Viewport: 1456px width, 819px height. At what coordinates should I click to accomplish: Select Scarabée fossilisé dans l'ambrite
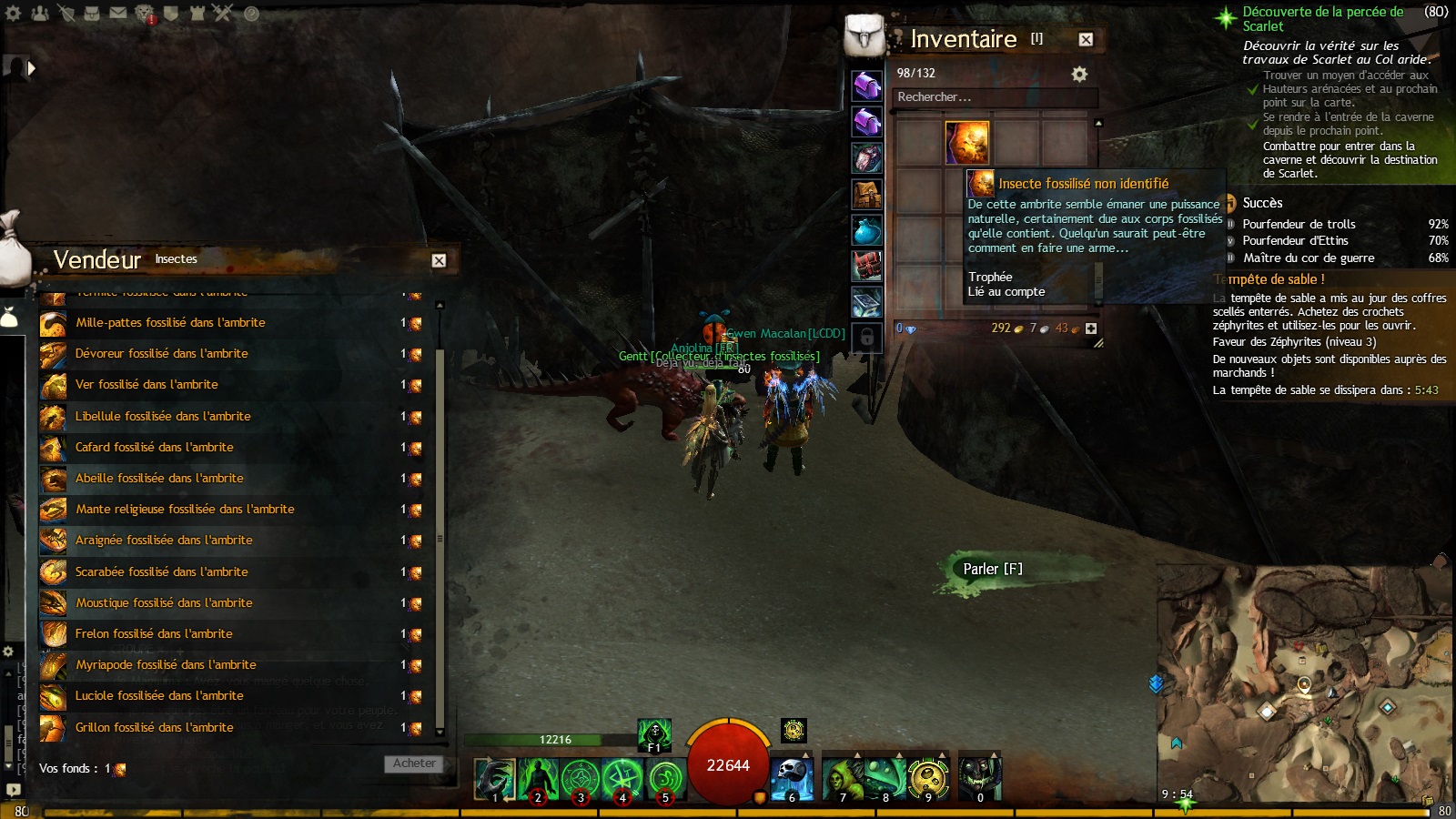[161, 572]
